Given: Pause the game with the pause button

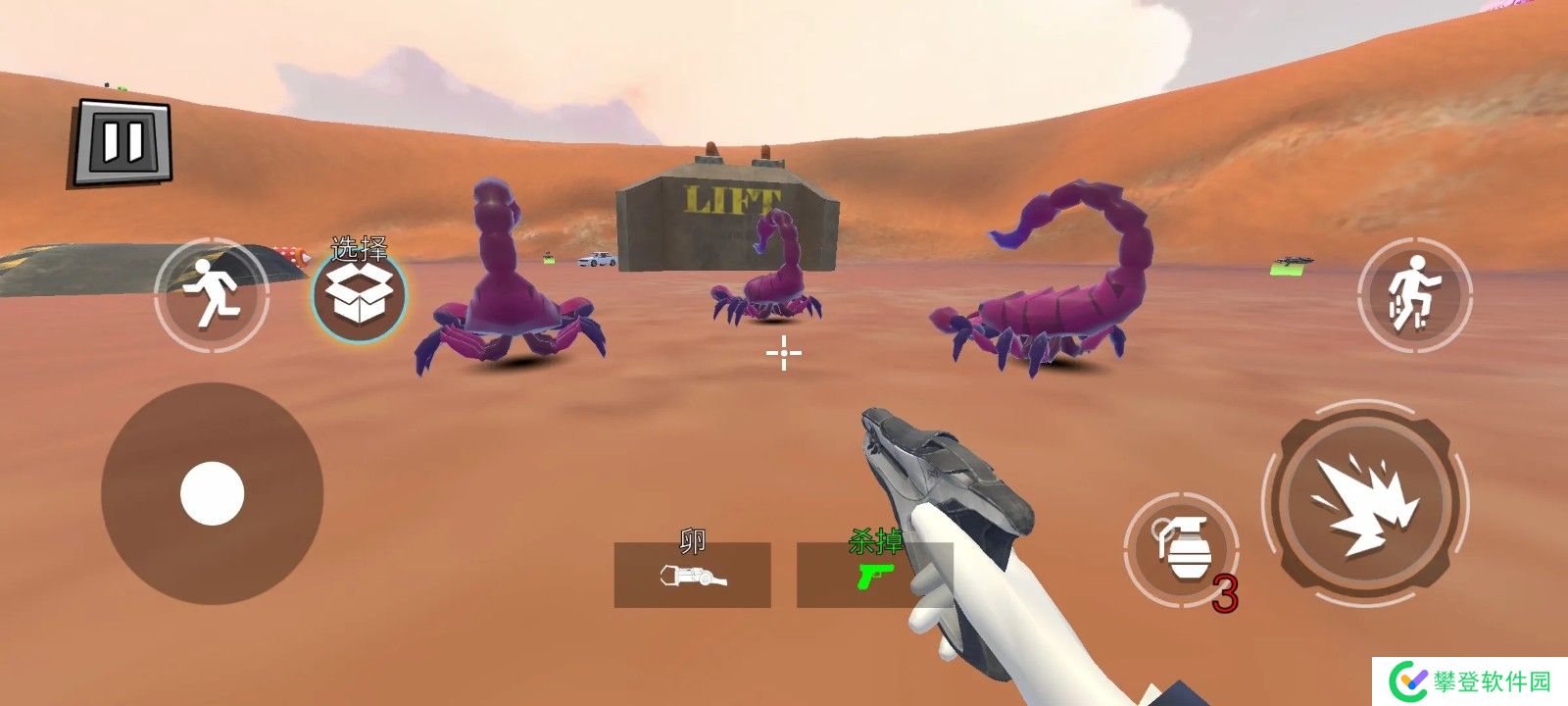Looking at the screenshot, I should (x=122, y=142).
